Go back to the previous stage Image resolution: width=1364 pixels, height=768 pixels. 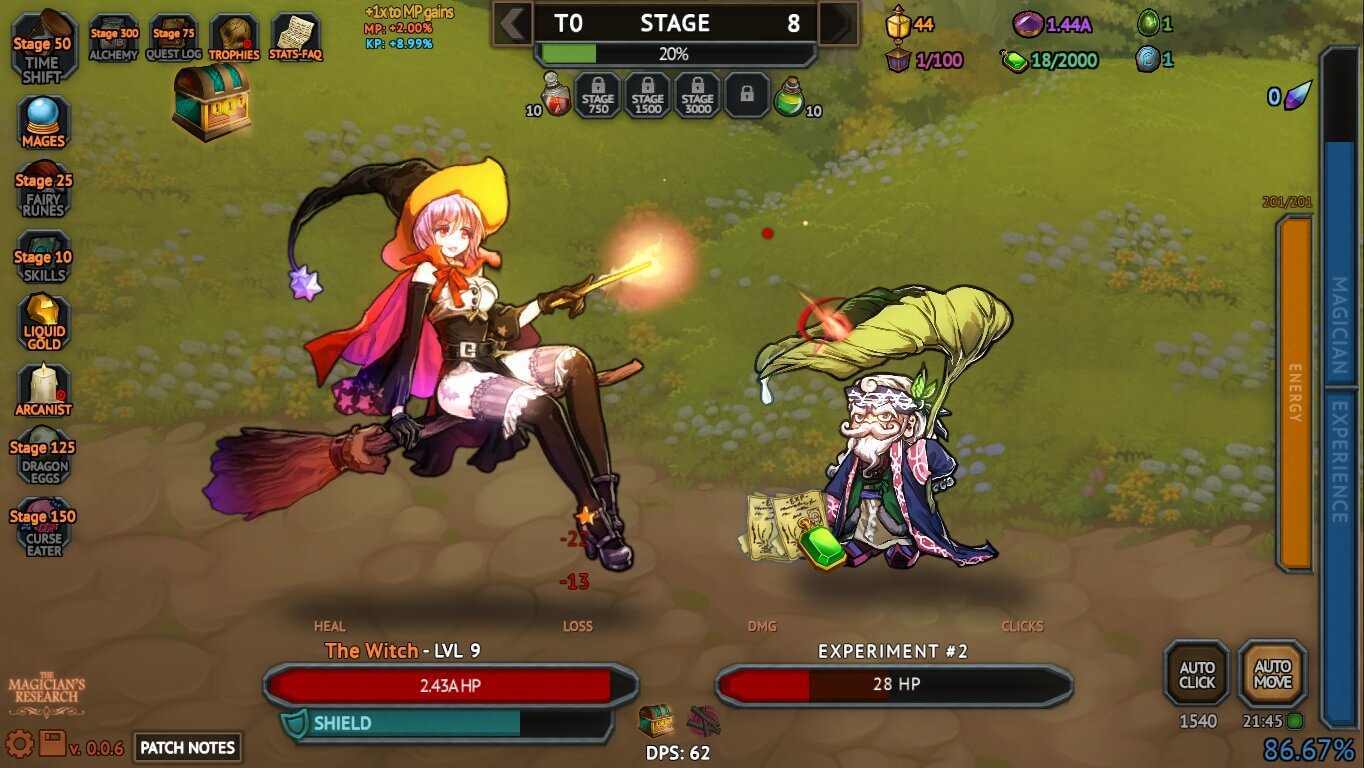(513, 23)
